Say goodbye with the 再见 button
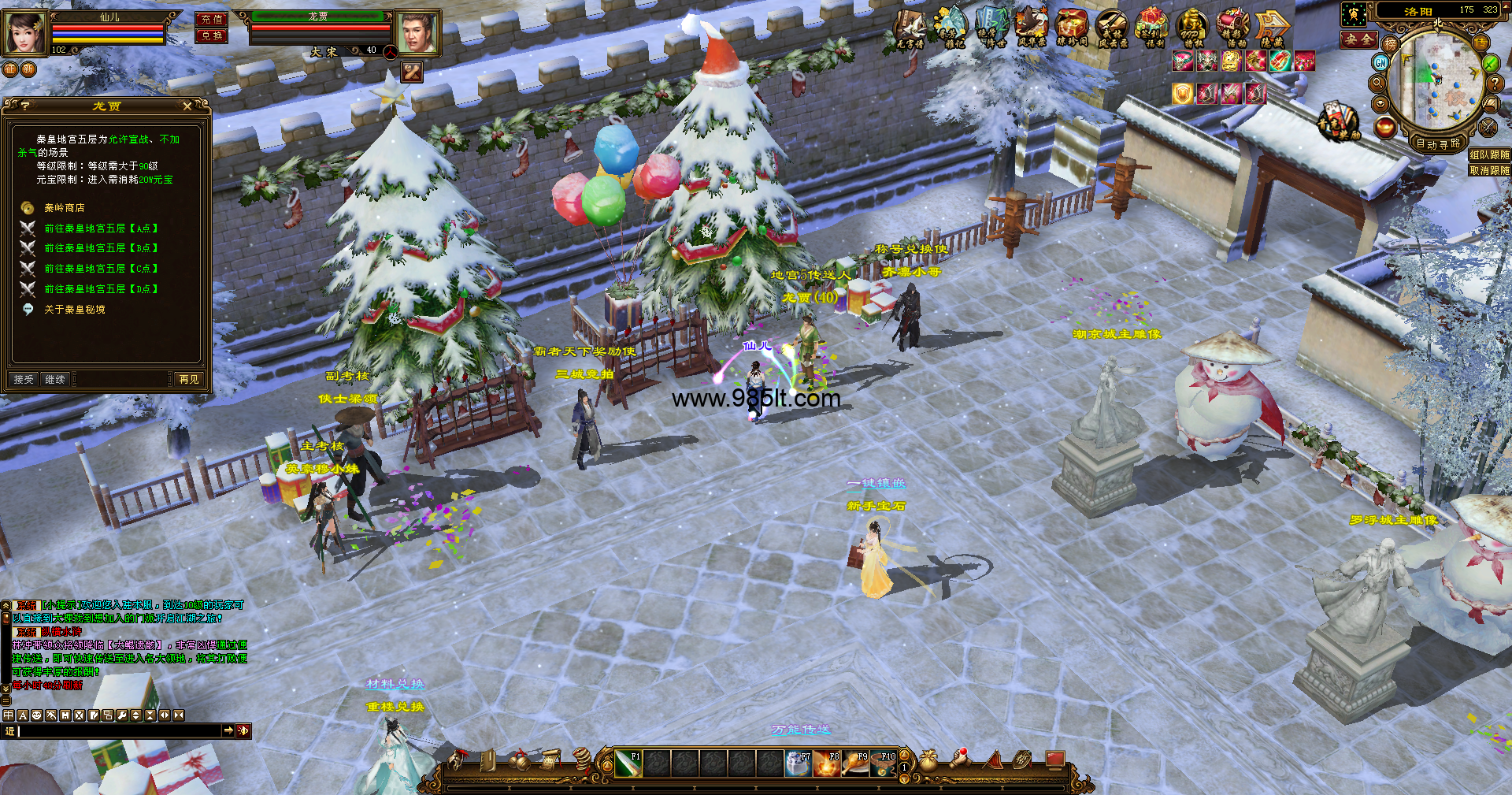 click(x=189, y=380)
